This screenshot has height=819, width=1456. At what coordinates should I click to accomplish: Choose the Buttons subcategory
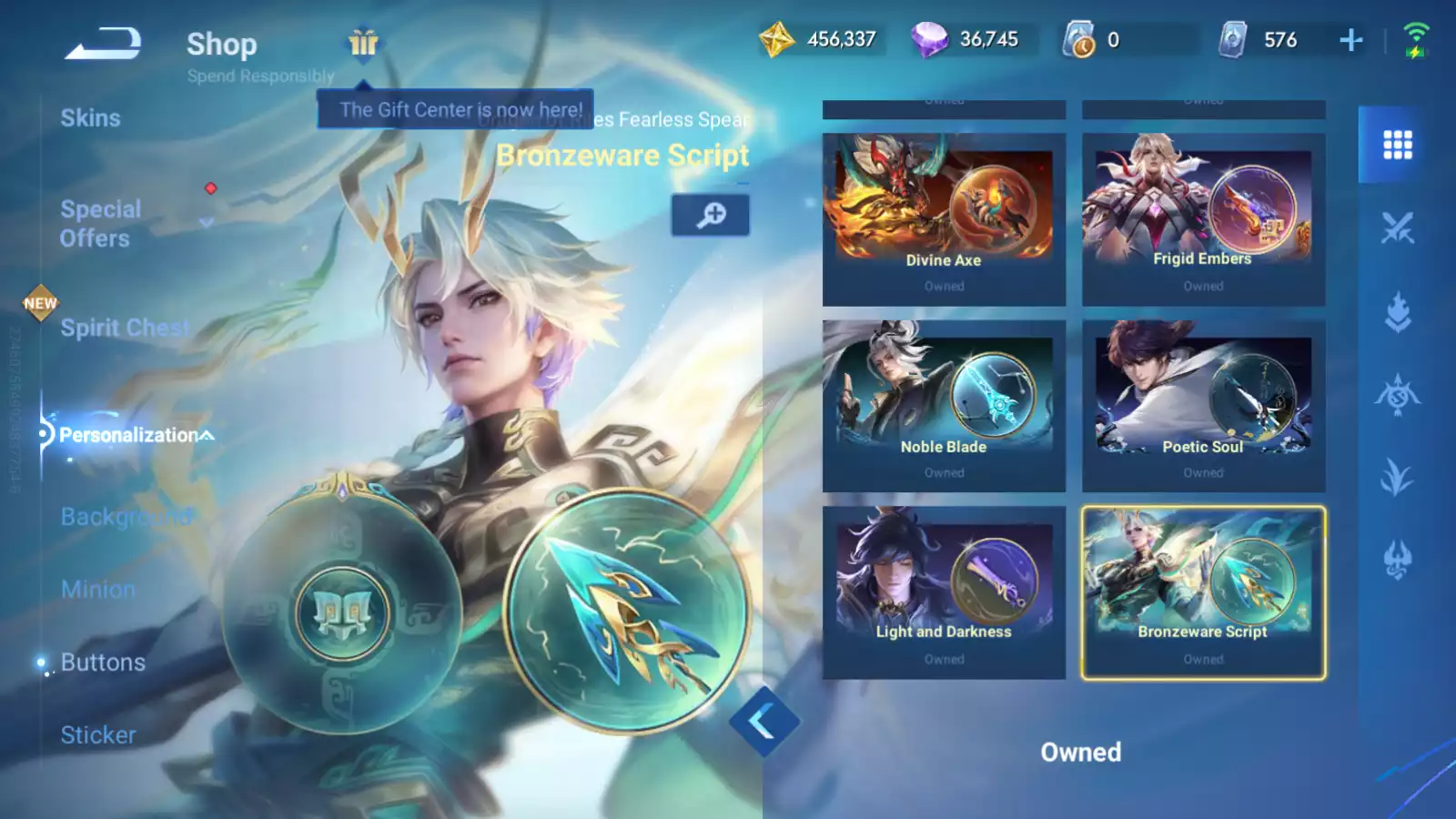[103, 662]
